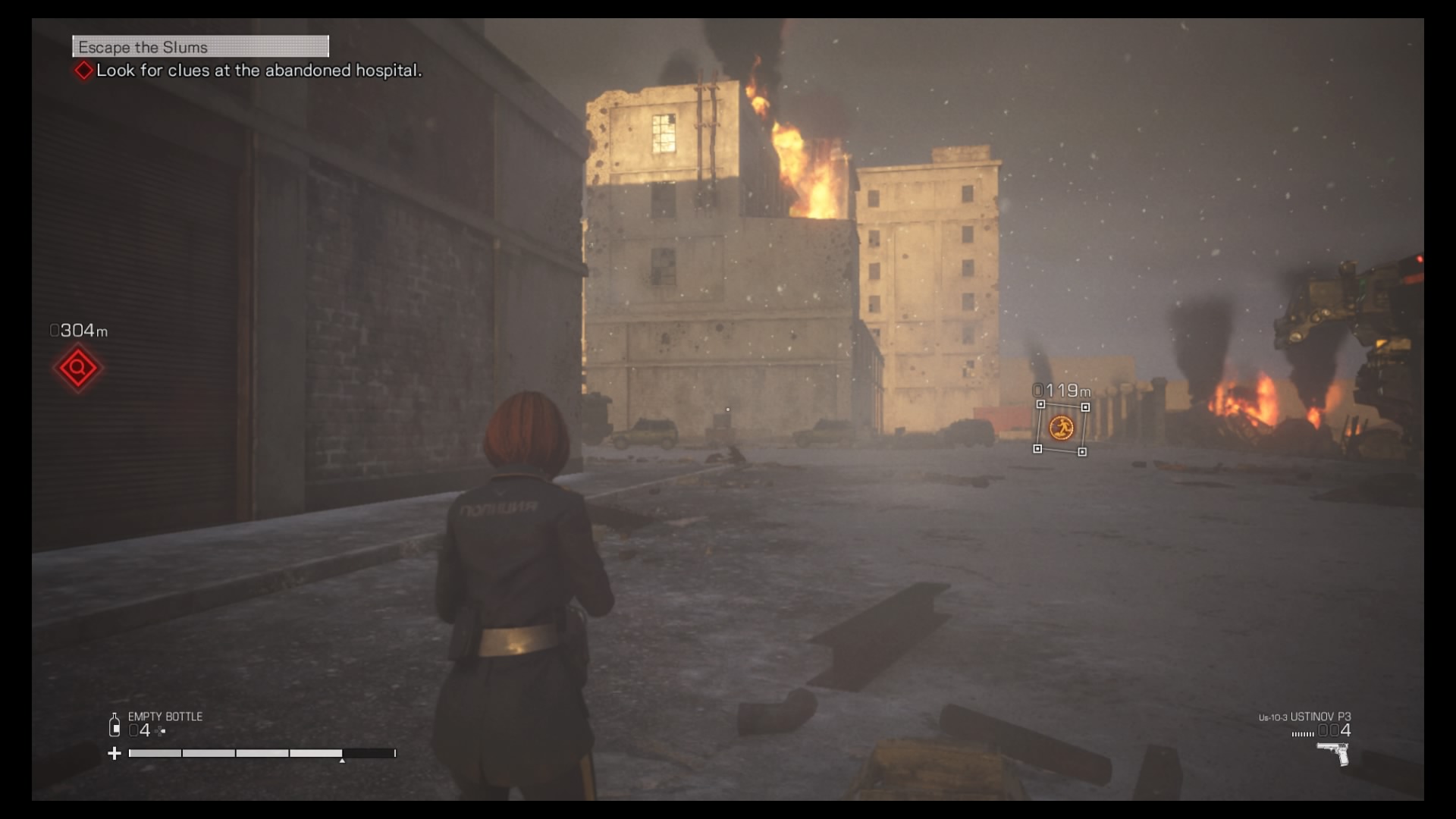Select the Empty Bottle item icon
The width and height of the screenshot is (1456, 819).
(115, 725)
